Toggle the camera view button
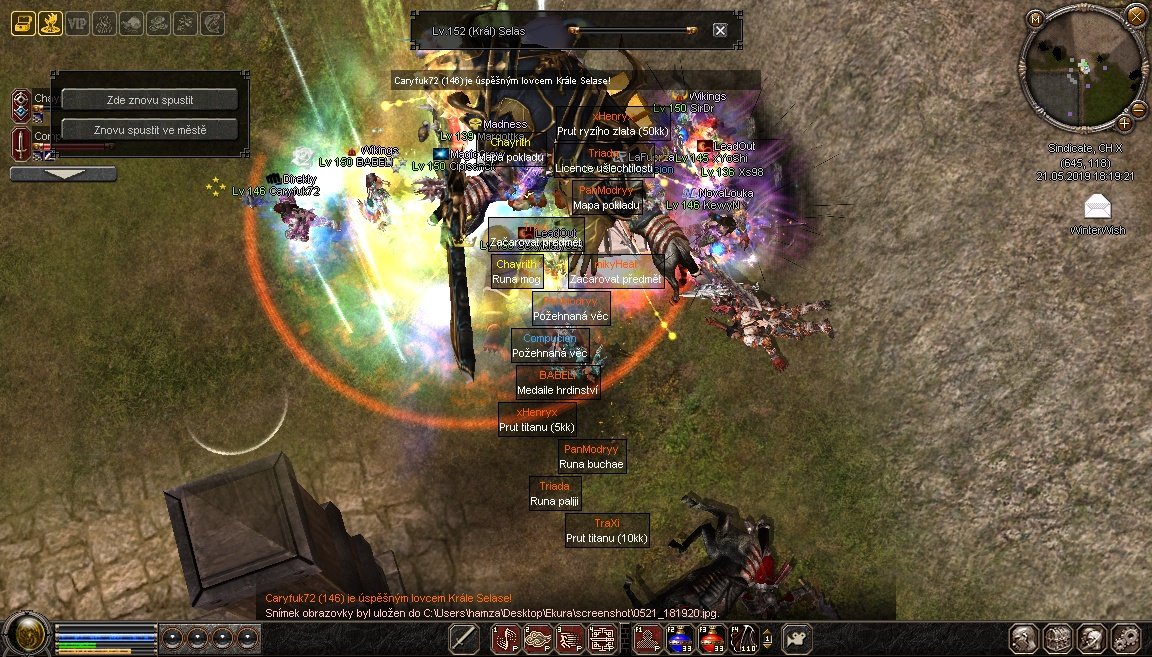The height and width of the screenshot is (657, 1152). tap(796, 638)
